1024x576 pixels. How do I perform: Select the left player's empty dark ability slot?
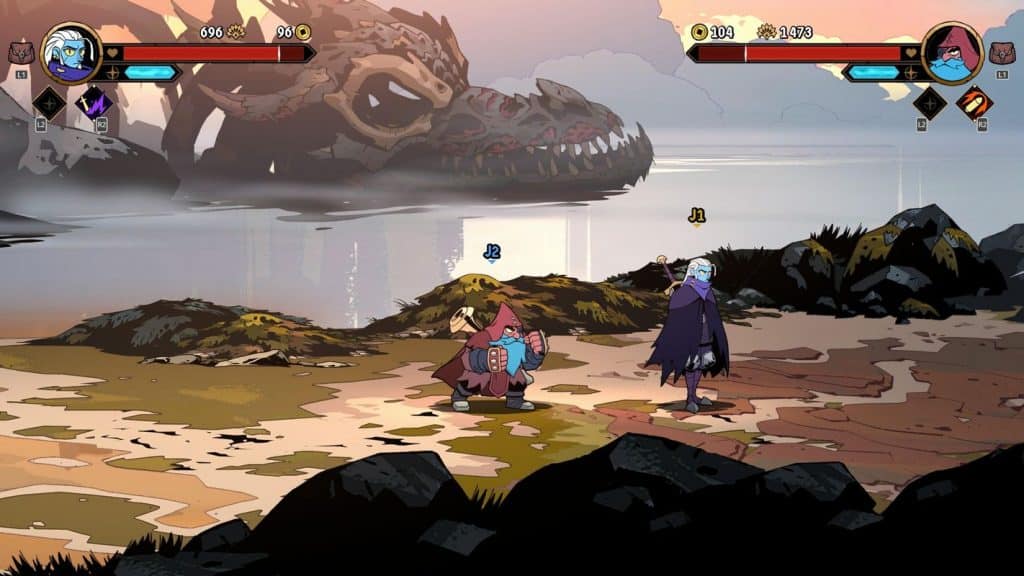click(x=48, y=103)
